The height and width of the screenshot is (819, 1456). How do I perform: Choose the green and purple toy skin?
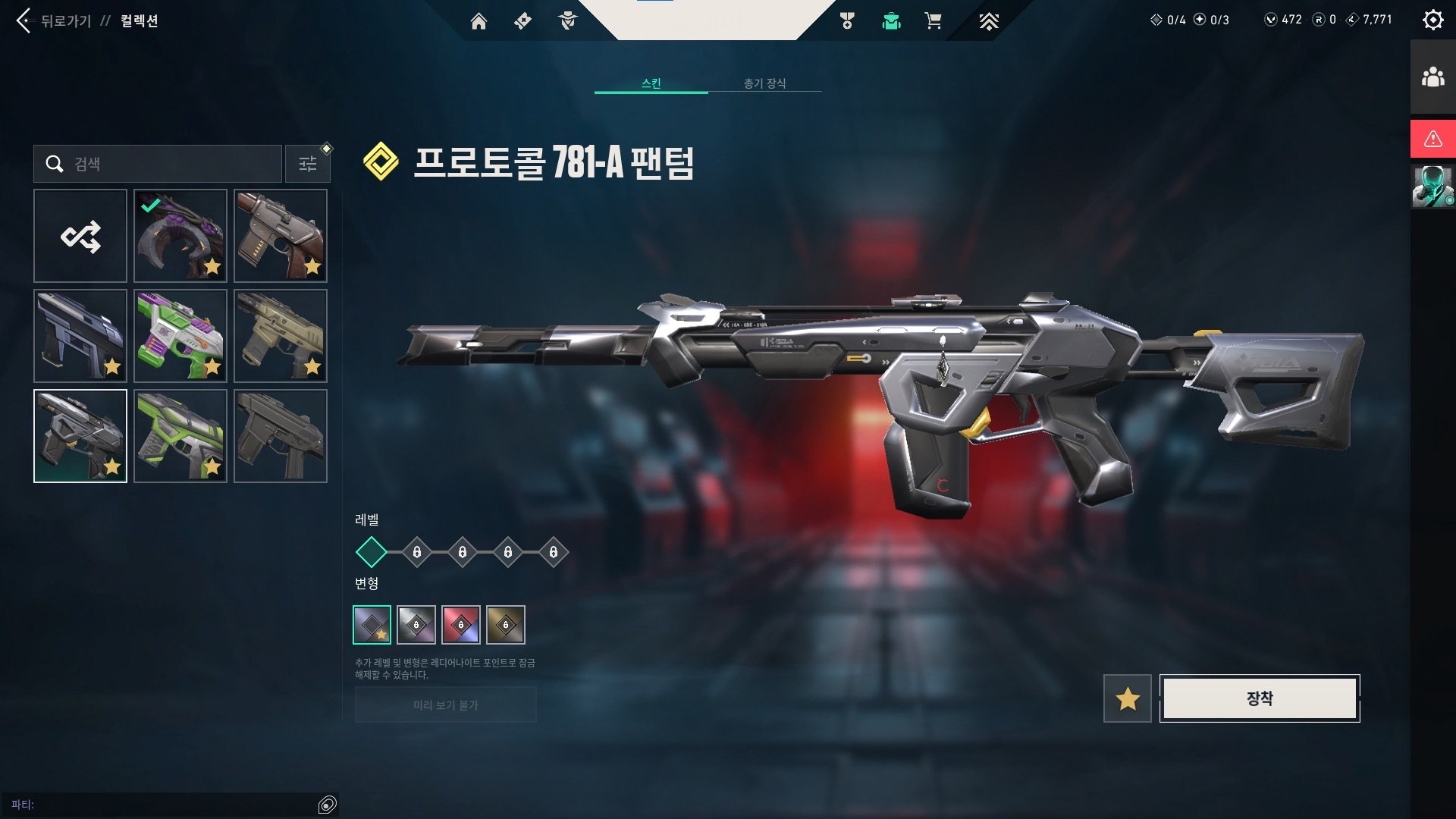180,336
